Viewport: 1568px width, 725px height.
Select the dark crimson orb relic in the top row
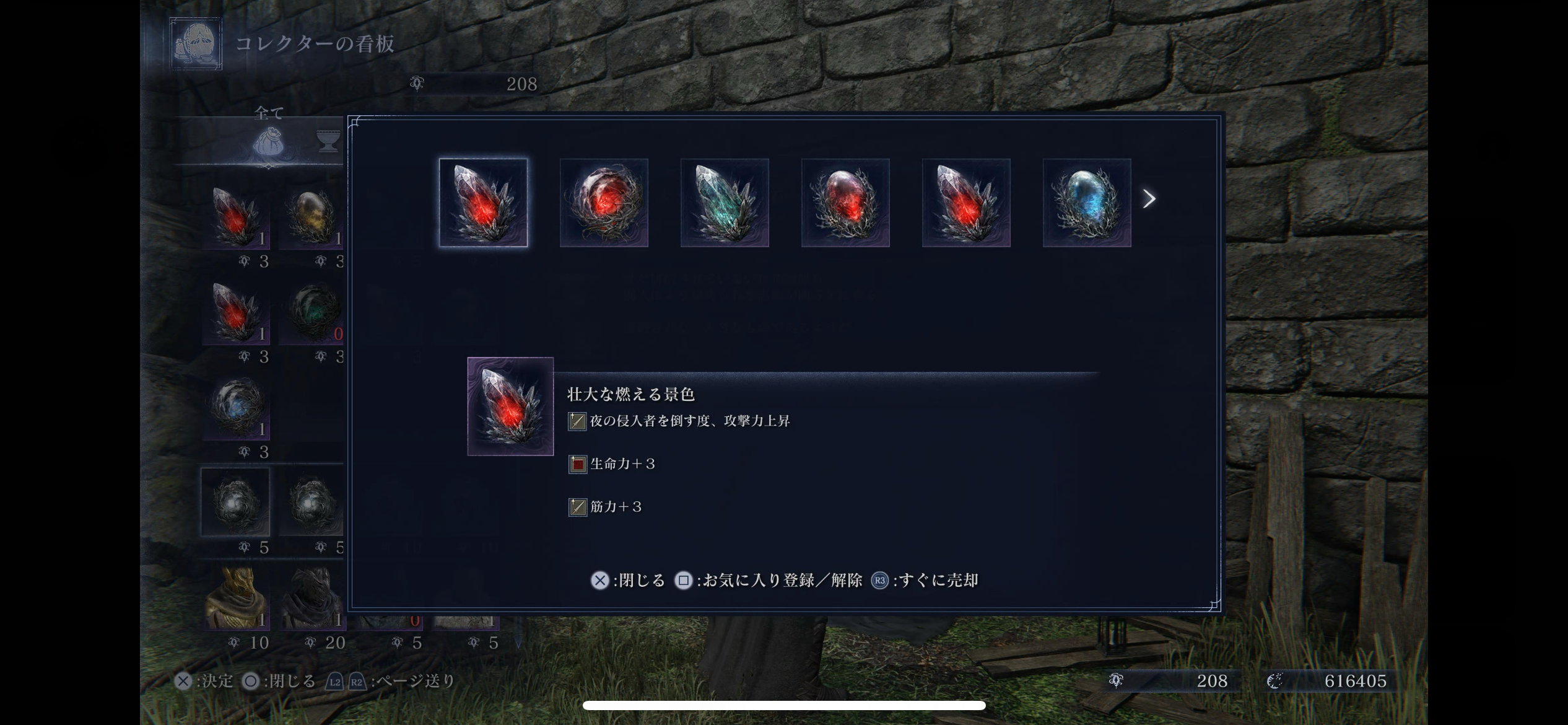click(x=845, y=203)
